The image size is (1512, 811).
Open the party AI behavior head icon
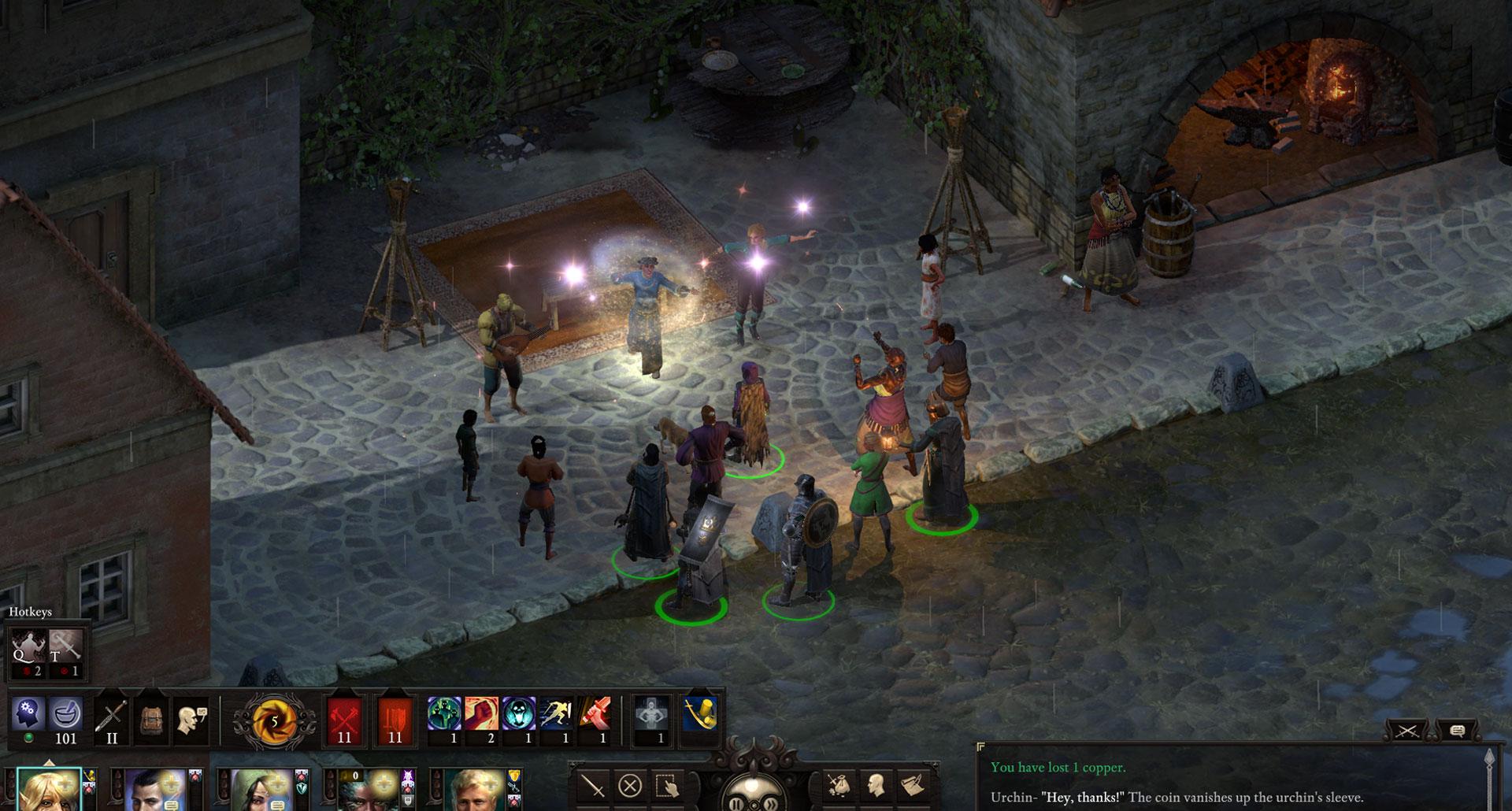[28, 715]
